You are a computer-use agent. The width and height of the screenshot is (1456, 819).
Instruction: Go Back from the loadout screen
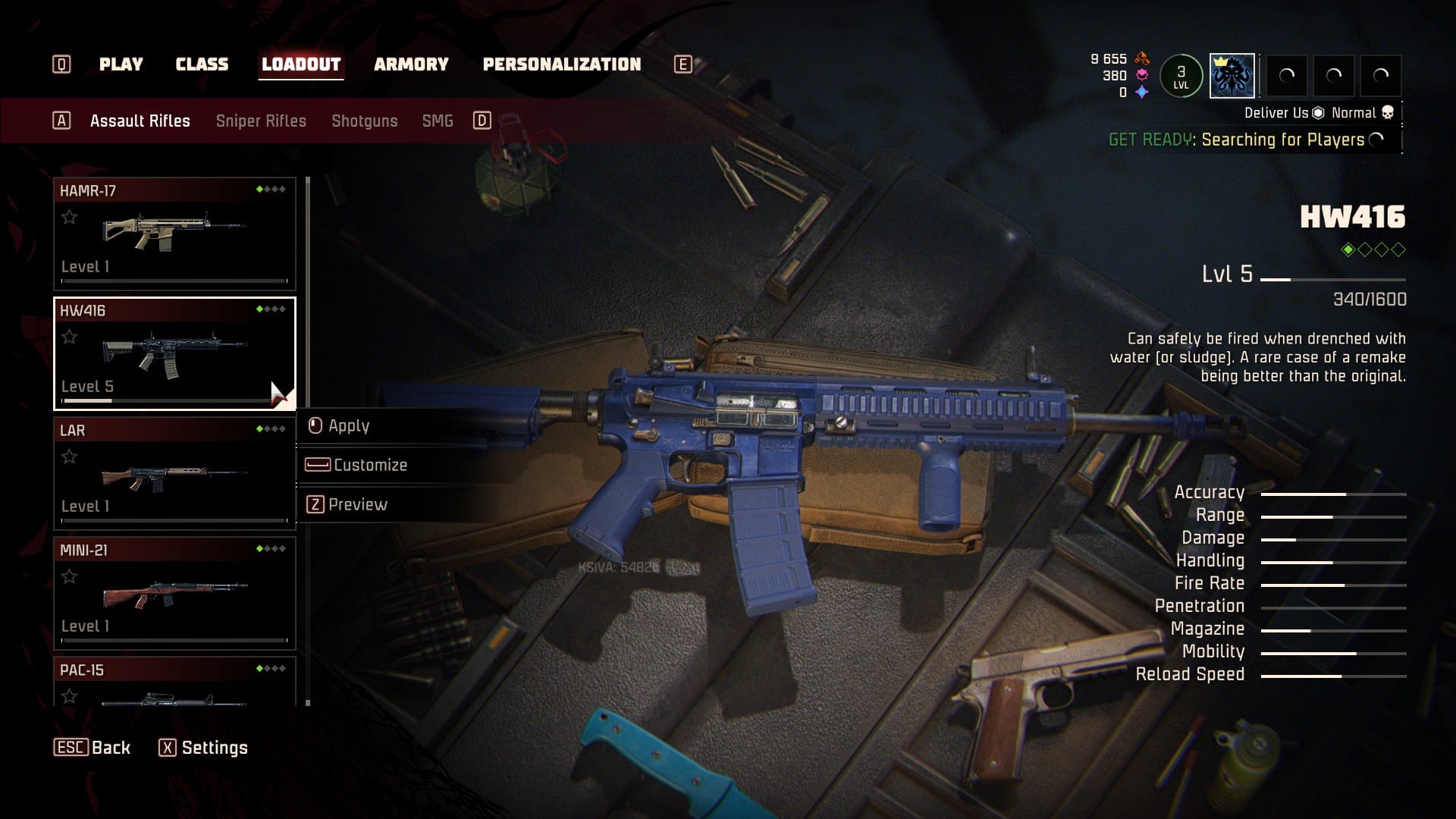[x=93, y=748]
